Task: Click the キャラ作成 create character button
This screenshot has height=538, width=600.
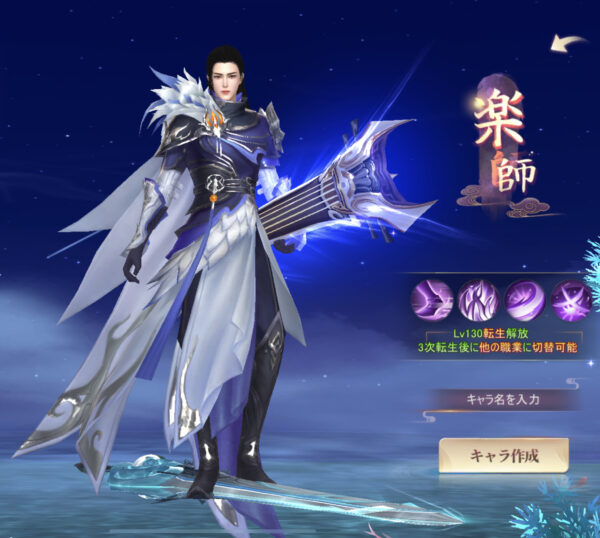Action: 503,456
